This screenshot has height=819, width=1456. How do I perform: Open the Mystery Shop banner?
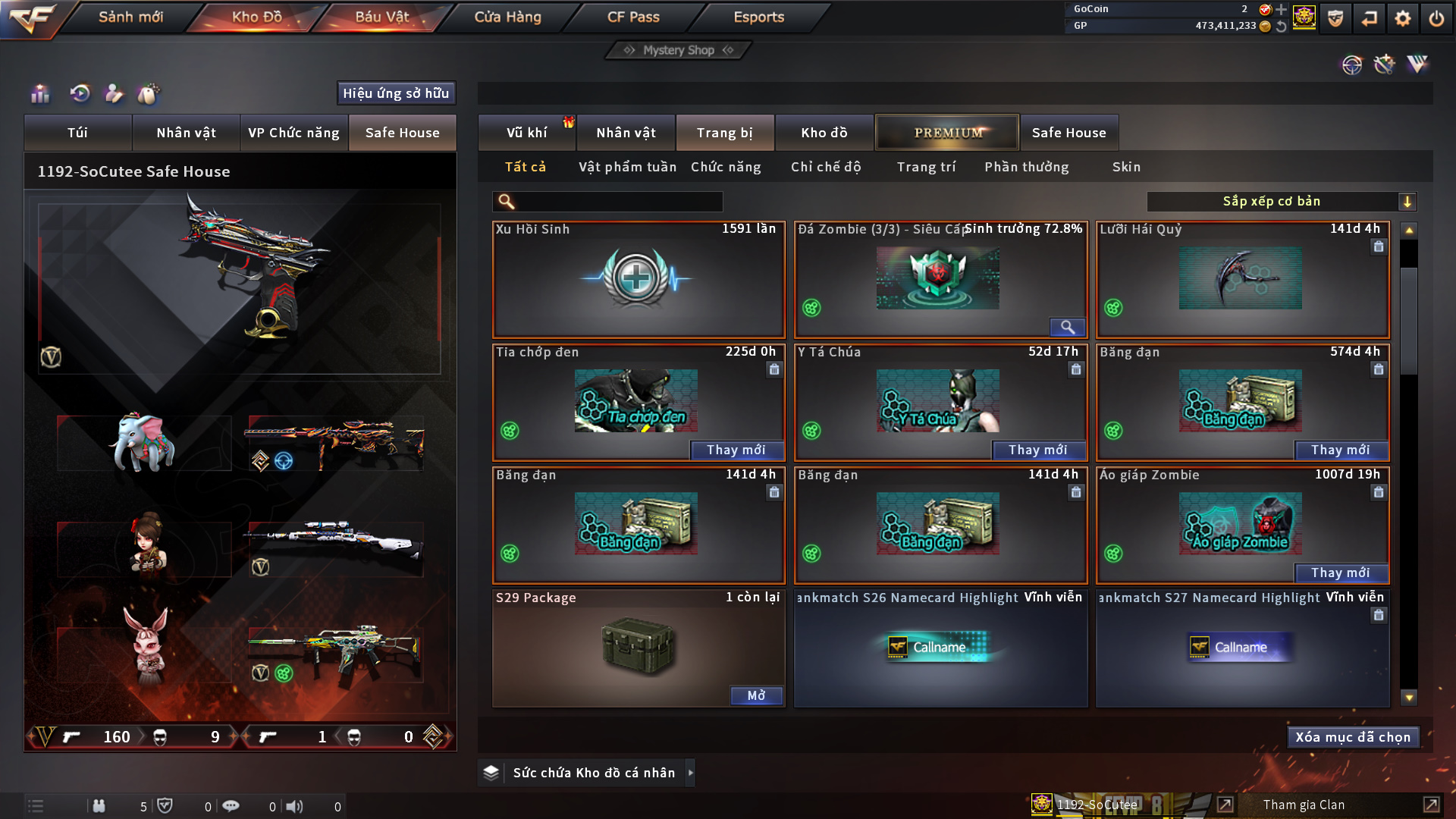pyautogui.click(x=678, y=50)
